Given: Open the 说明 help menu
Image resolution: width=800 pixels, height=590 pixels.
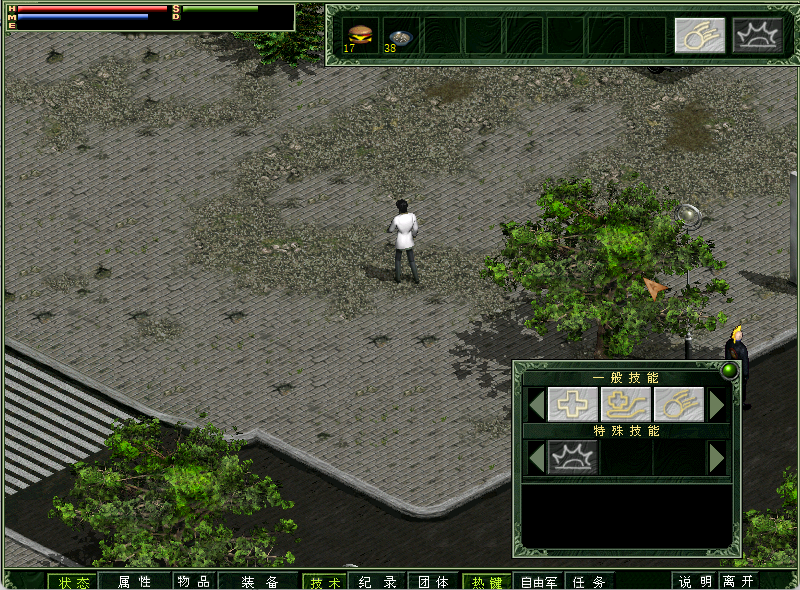Looking at the screenshot, I should click(695, 581).
